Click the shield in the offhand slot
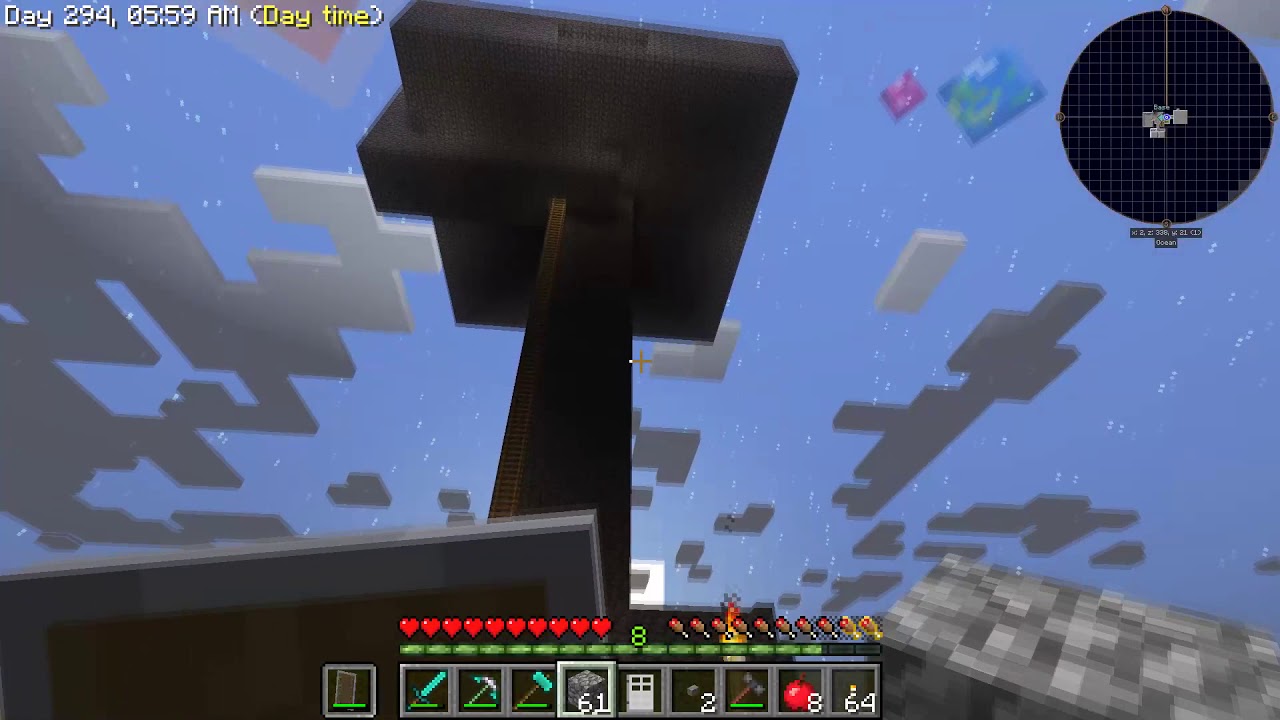 coord(348,689)
